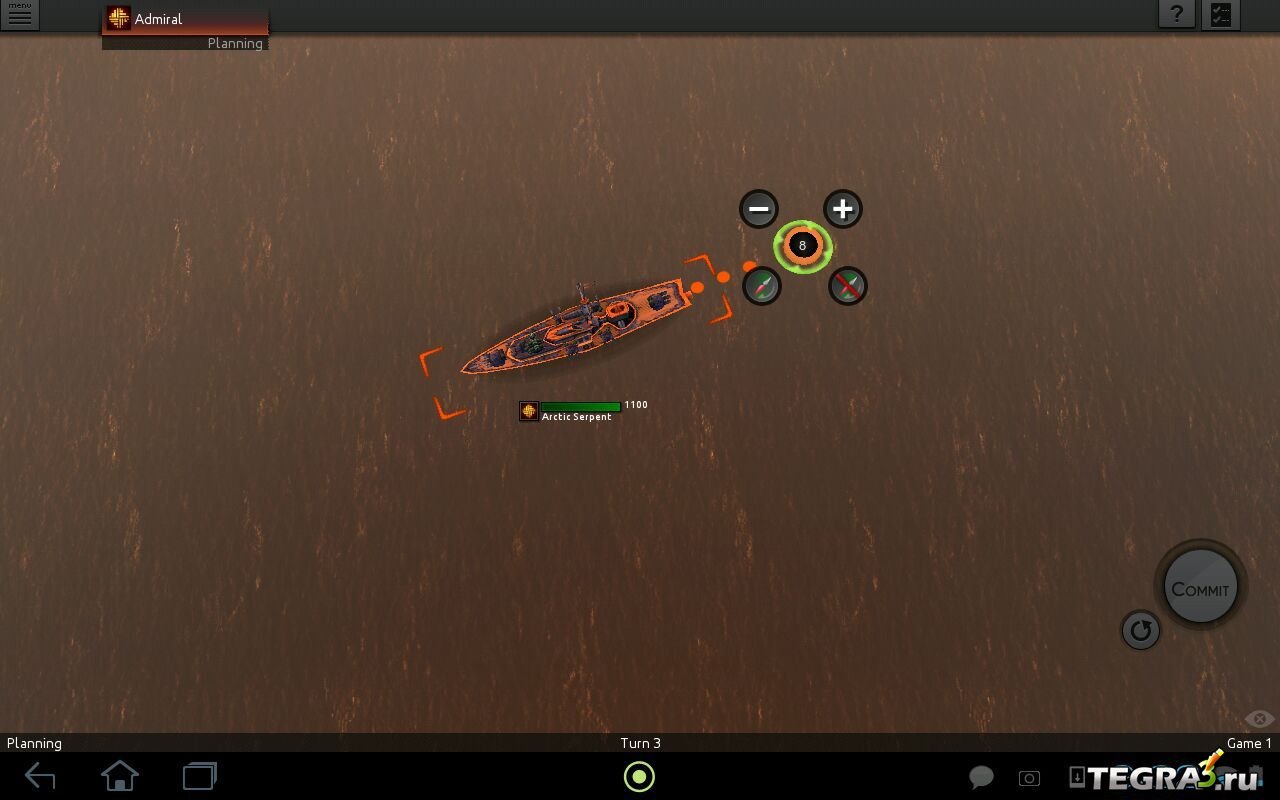Open the checklist objectives button
Viewport: 1280px width, 800px height.
(x=1221, y=14)
